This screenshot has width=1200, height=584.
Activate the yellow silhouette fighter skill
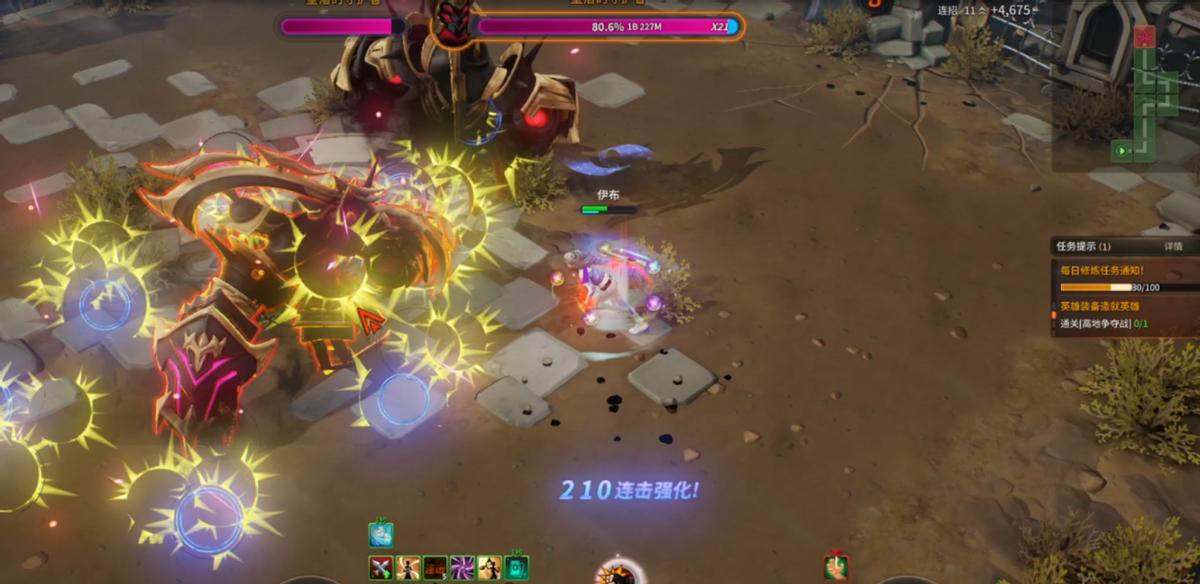pos(489,568)
